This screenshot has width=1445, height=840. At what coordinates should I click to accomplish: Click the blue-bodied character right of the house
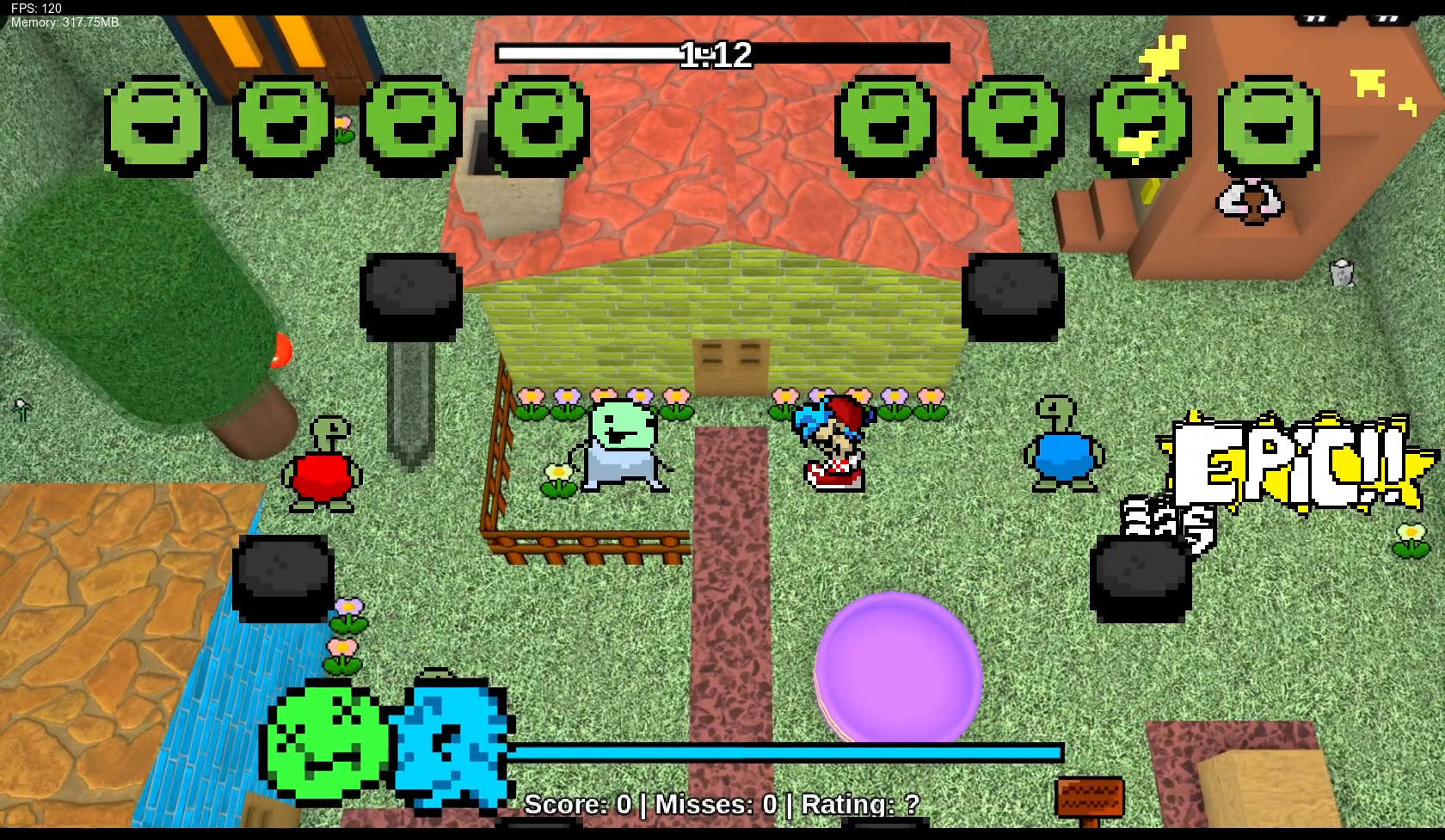1061,451
